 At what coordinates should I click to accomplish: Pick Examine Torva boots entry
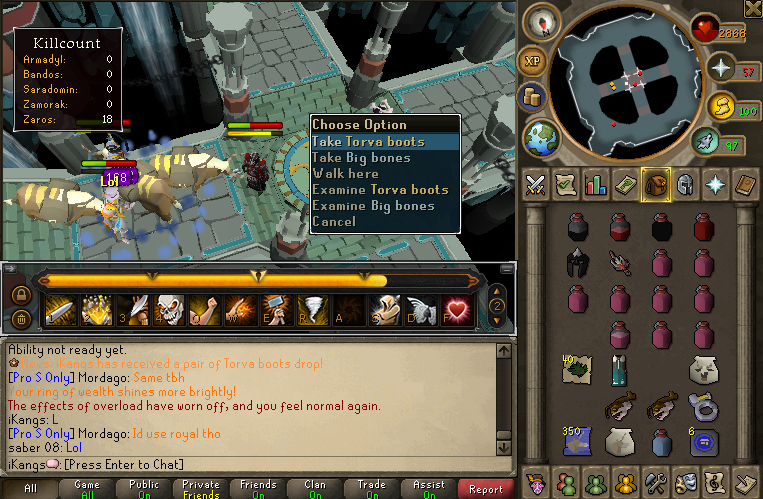[380, 190]
